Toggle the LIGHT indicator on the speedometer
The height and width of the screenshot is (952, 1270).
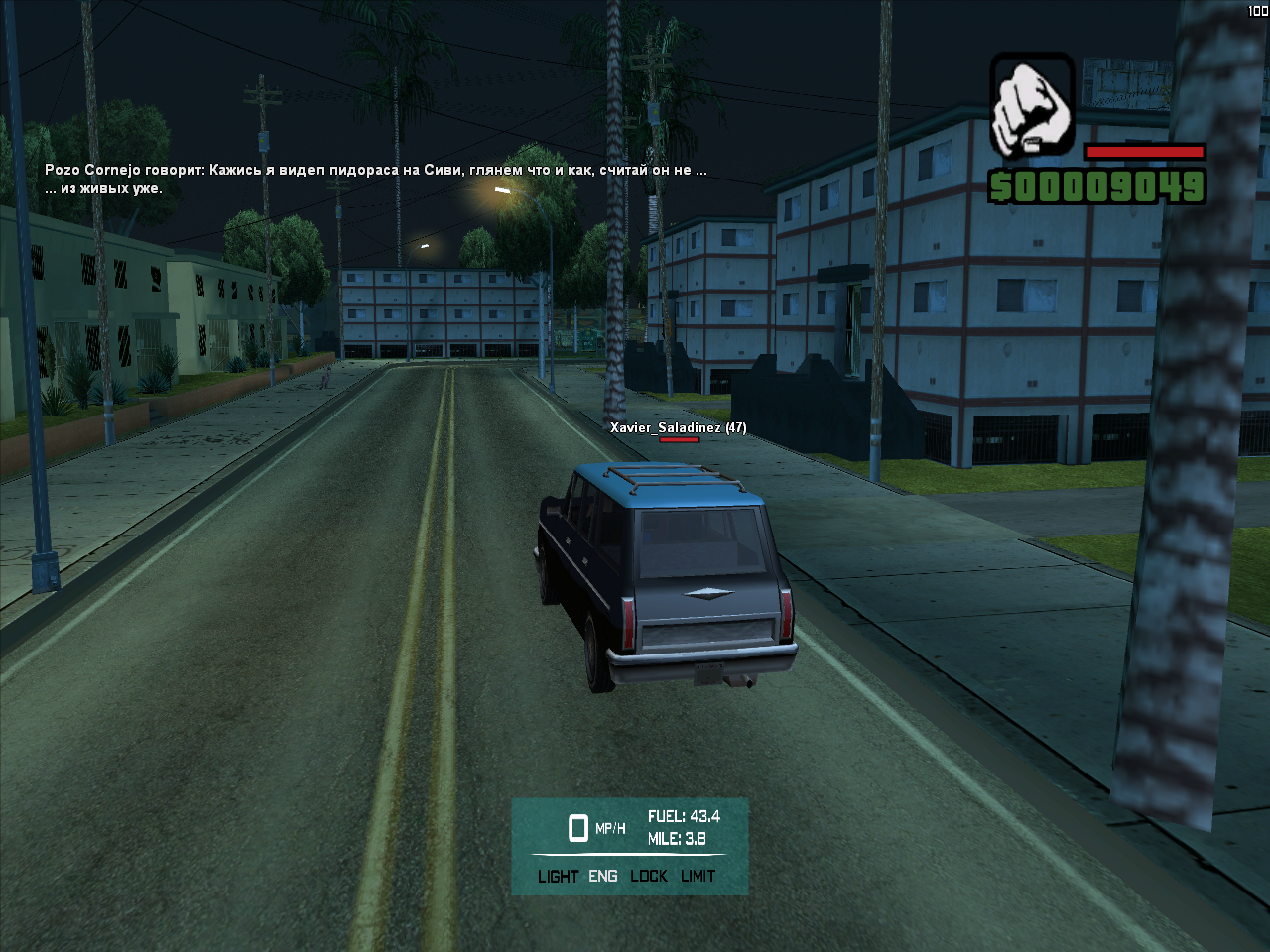(558, 876)
